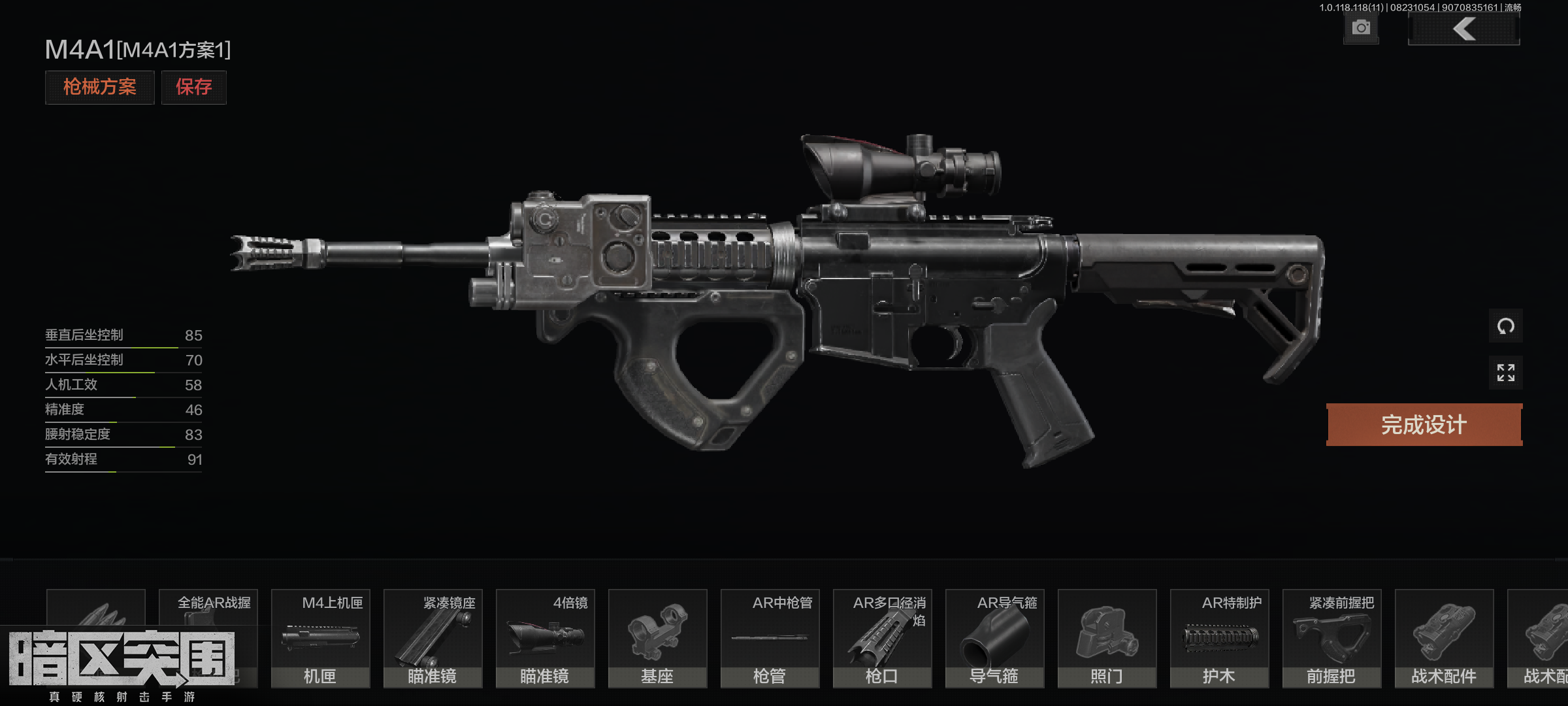The image size is (1568, 706).
Task: Select the AR特制护 handguard slot
Action: [x=1219, y=638]
